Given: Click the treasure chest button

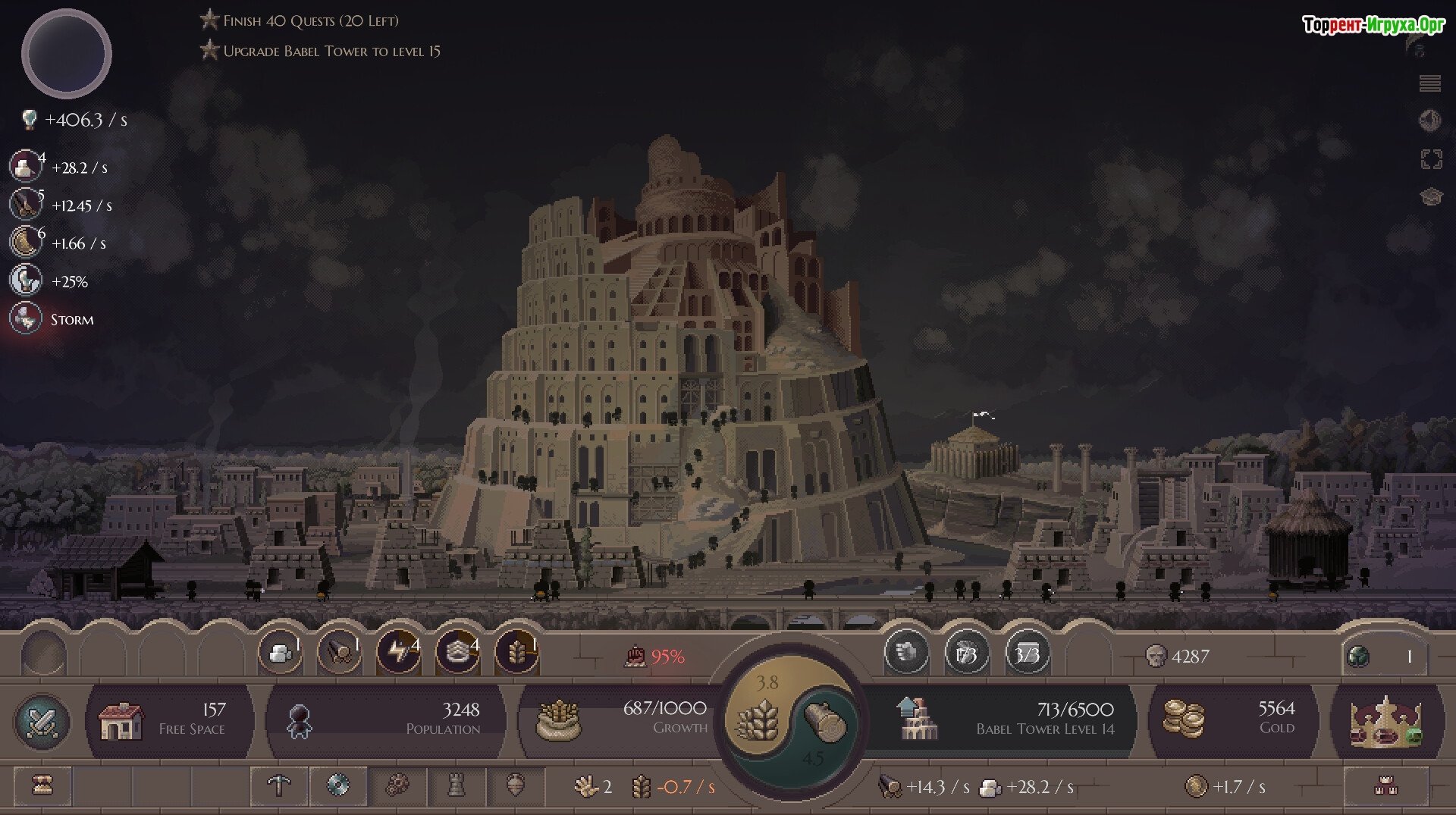Looking at the screenshot, I should (x=42, y=786).
